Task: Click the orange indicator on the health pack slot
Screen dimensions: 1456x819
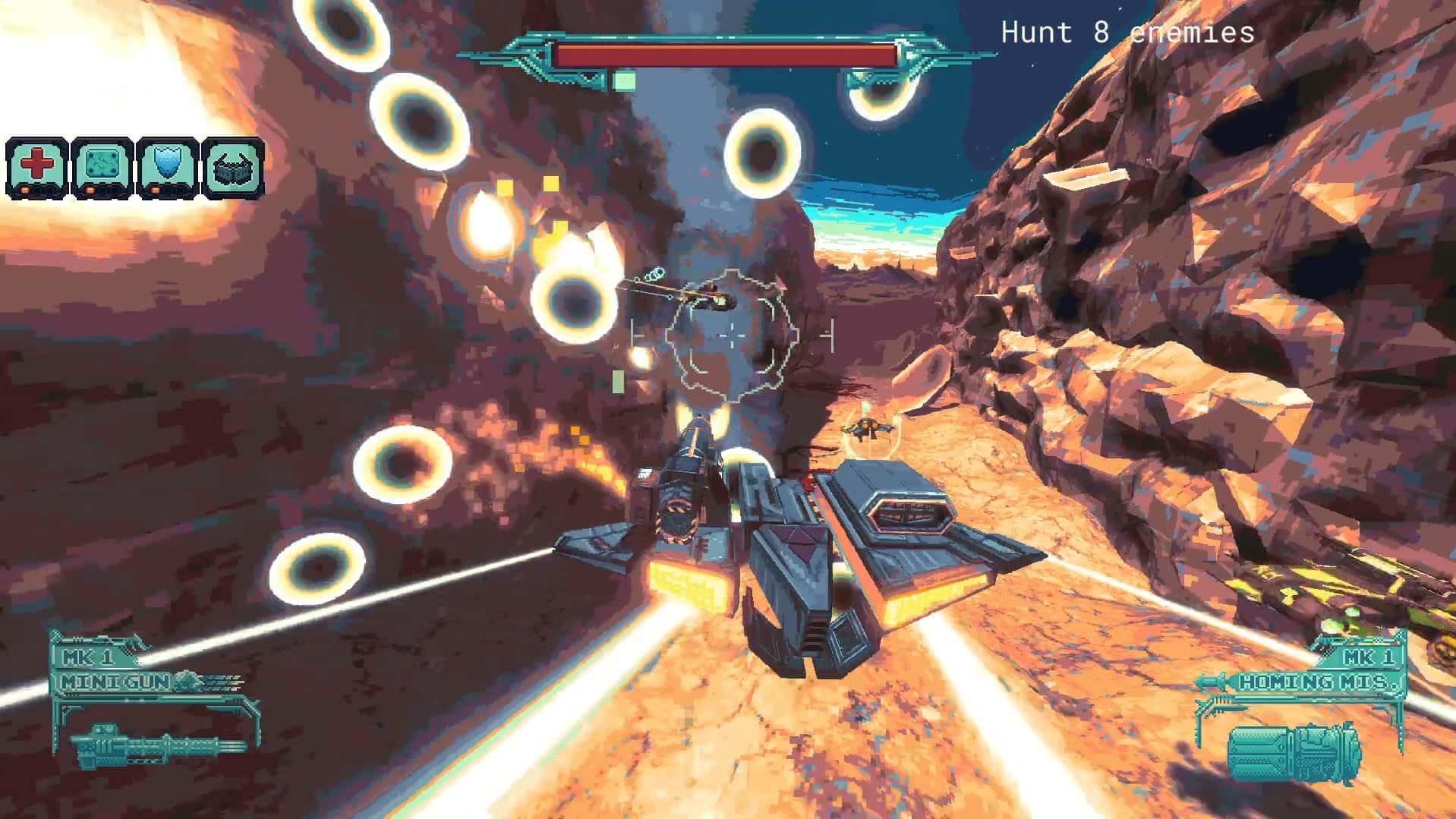Action: coord(25,190)
